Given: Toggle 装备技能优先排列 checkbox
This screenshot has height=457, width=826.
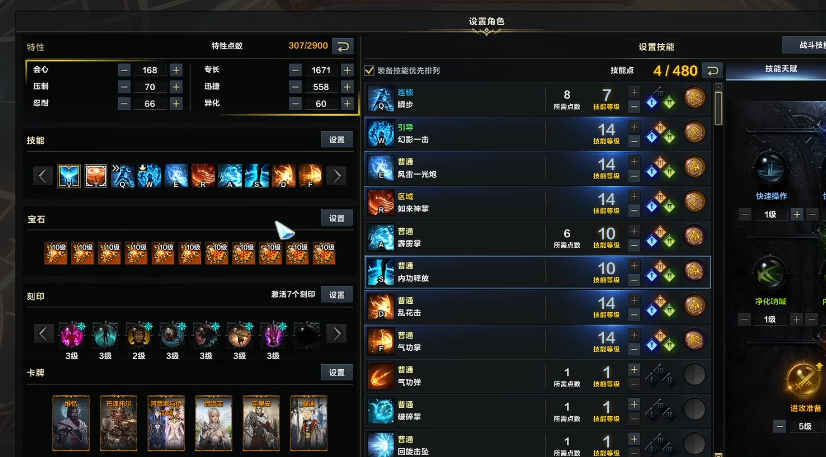Looking at the screenshot, I should (x=371, y=71).
